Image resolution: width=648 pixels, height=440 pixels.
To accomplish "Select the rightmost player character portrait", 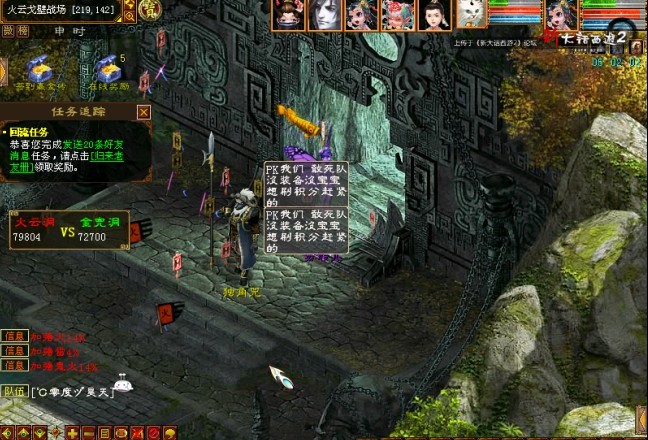I will [560, 14].
